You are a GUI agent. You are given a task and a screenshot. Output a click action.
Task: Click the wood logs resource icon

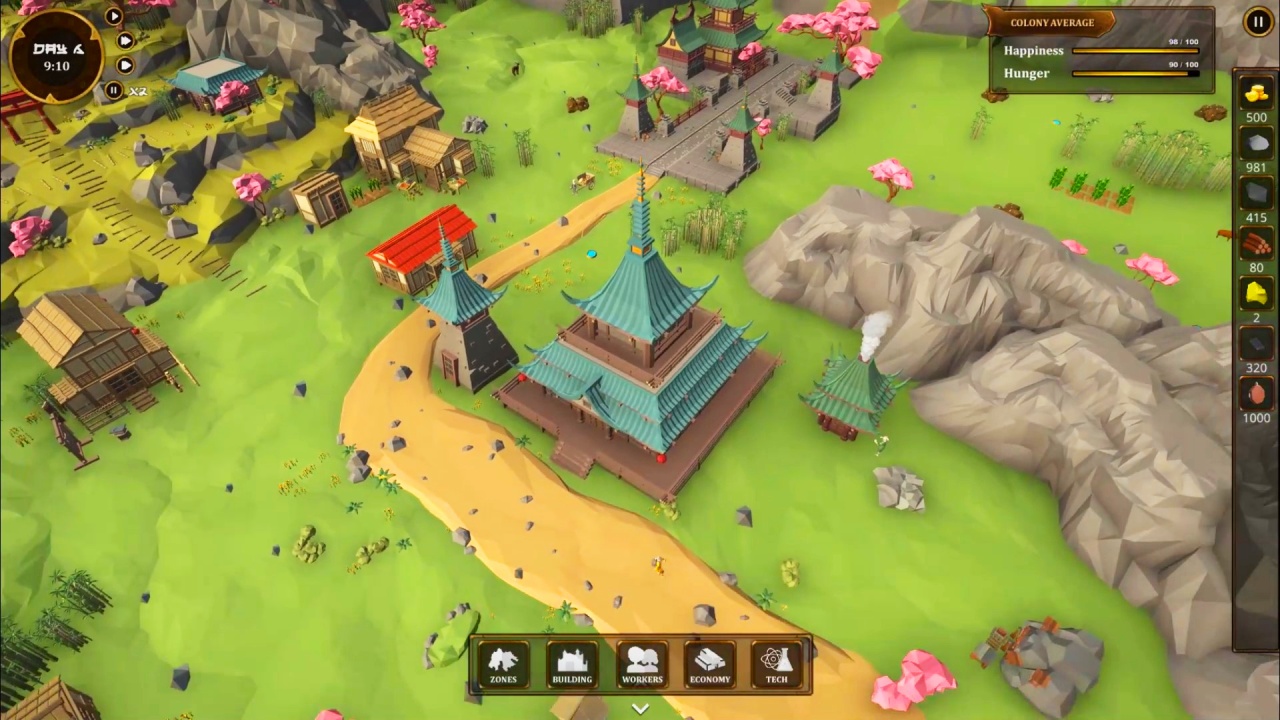tap(1256, 243)
